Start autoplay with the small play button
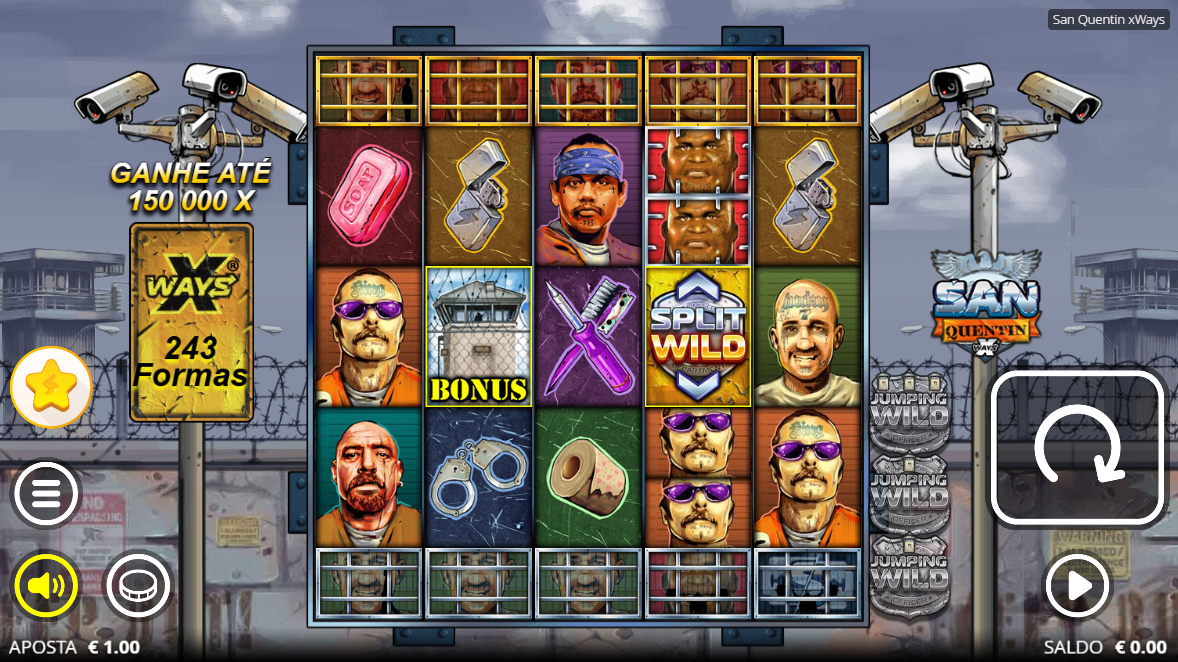Screen dimensions: 1178x662 pyautogui.click(x=1077, y=585)
